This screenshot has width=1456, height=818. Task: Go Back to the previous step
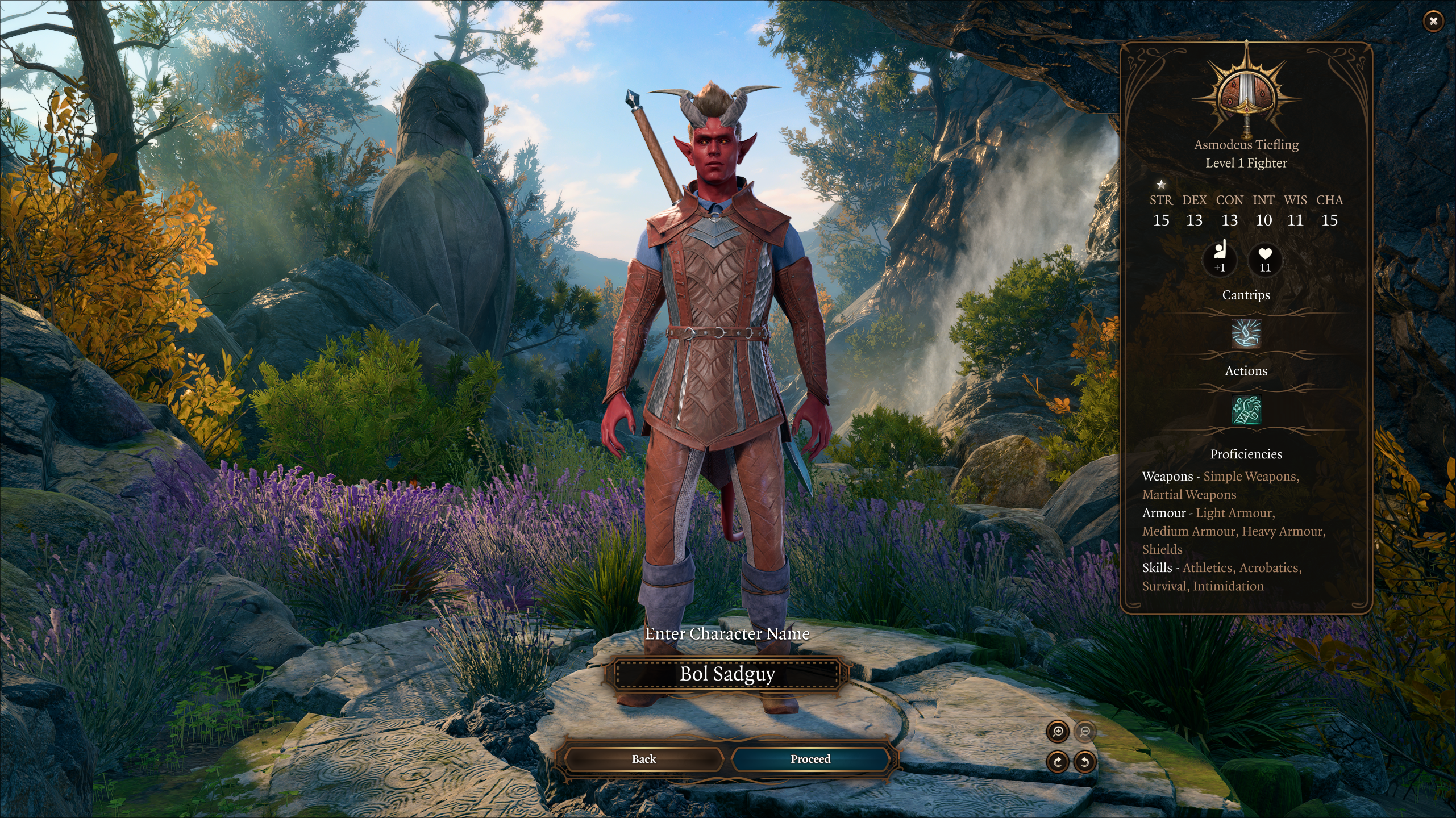643,759
